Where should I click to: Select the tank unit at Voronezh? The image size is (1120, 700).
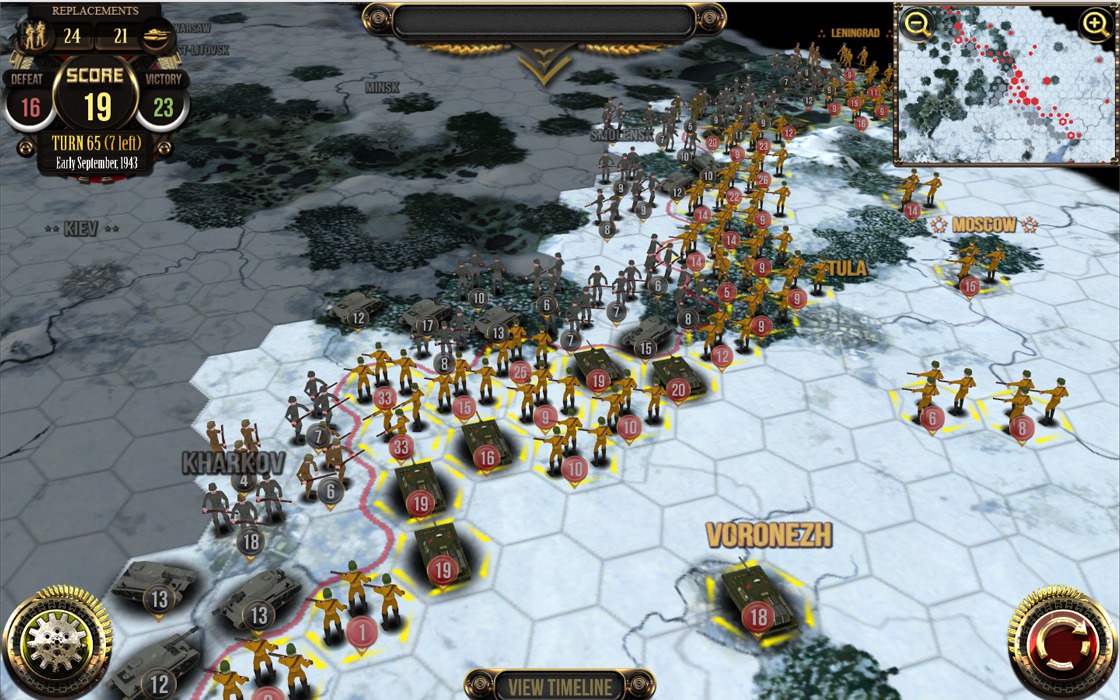pyautogui.click(x=755, y=598)
